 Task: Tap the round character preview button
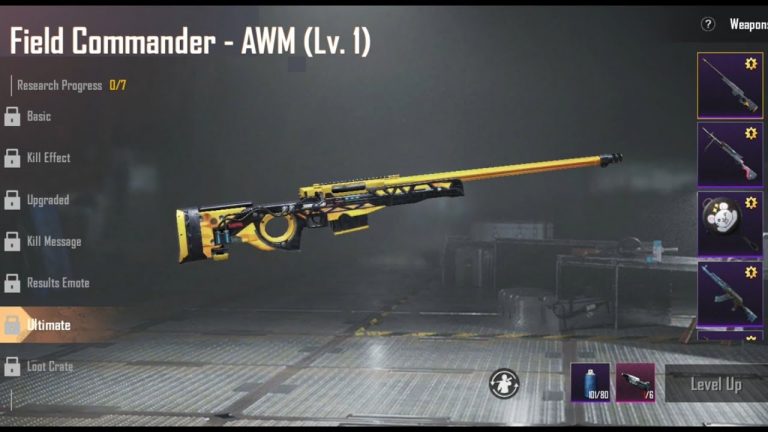pyautogui.click(x=504, y=383)
